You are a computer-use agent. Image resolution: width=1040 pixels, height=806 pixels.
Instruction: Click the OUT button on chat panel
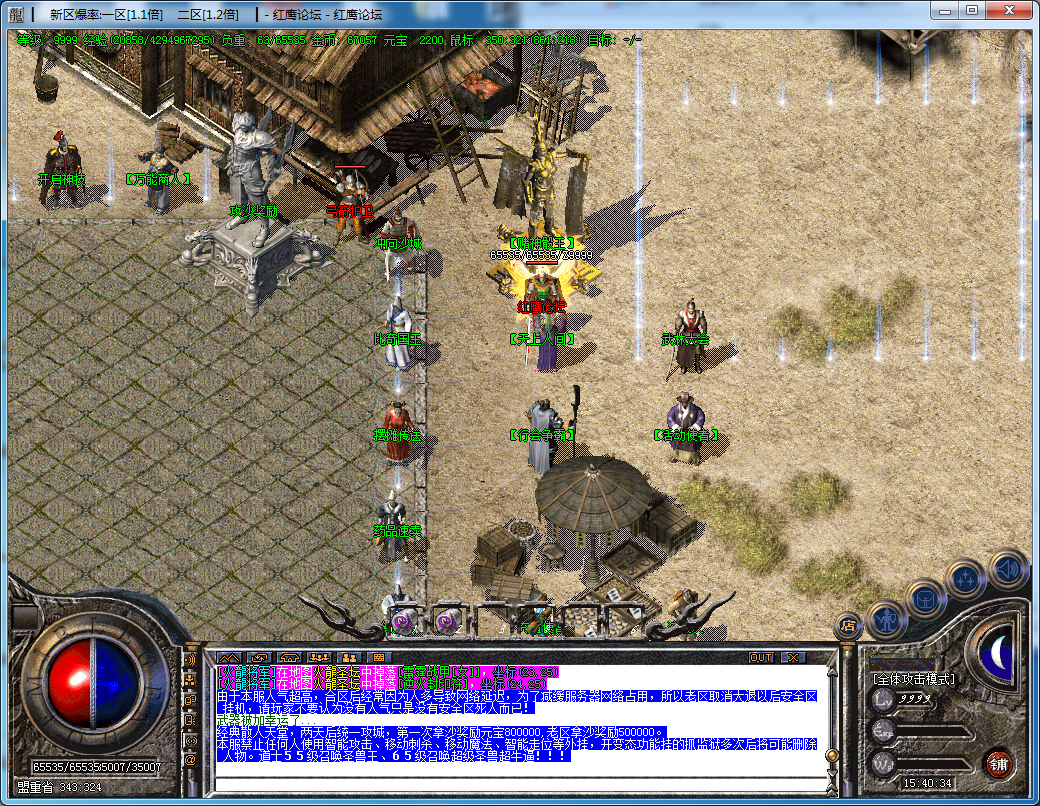[762, 657]
